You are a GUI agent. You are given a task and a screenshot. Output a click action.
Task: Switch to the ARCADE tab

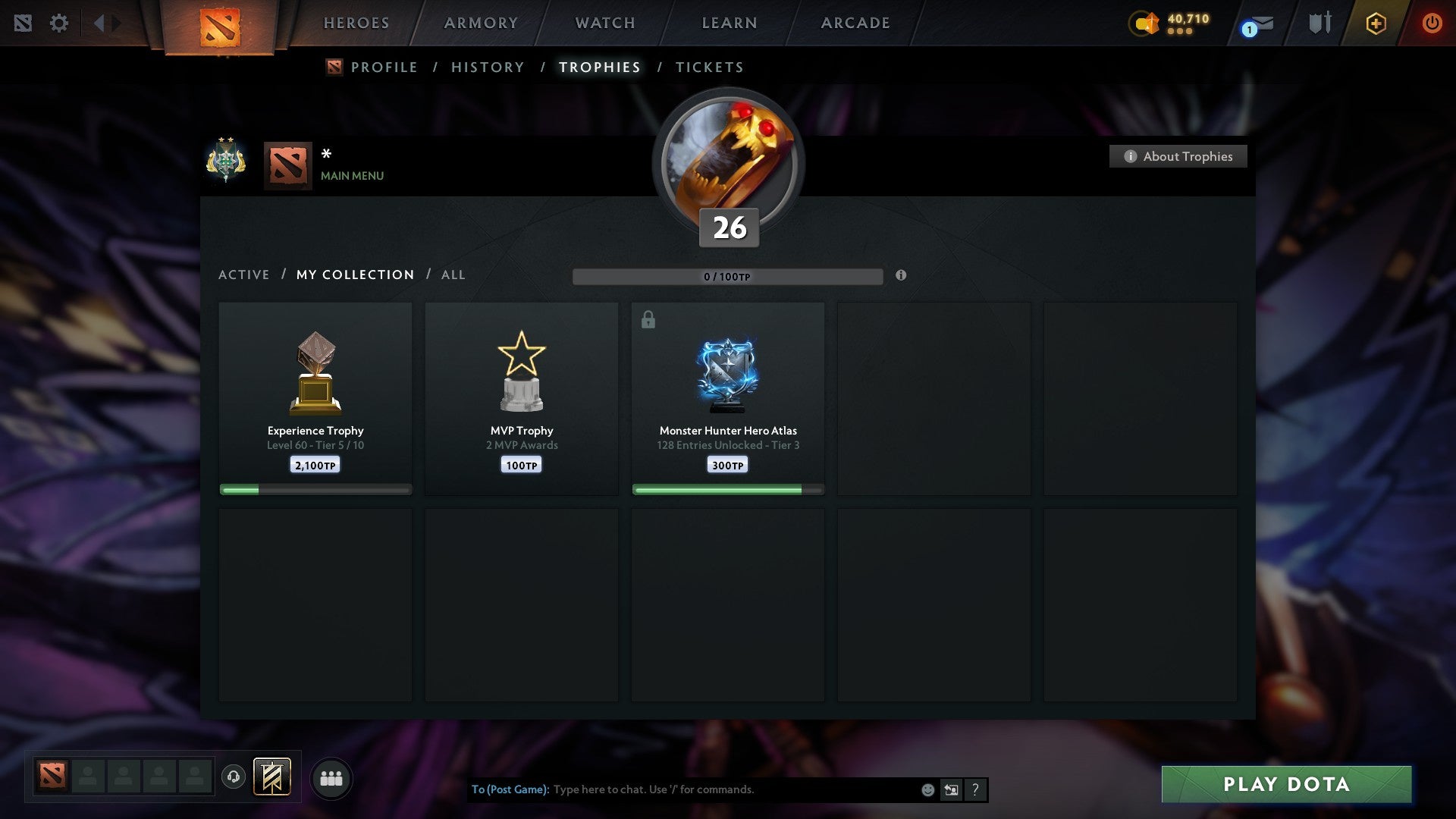tap(855, 23)
